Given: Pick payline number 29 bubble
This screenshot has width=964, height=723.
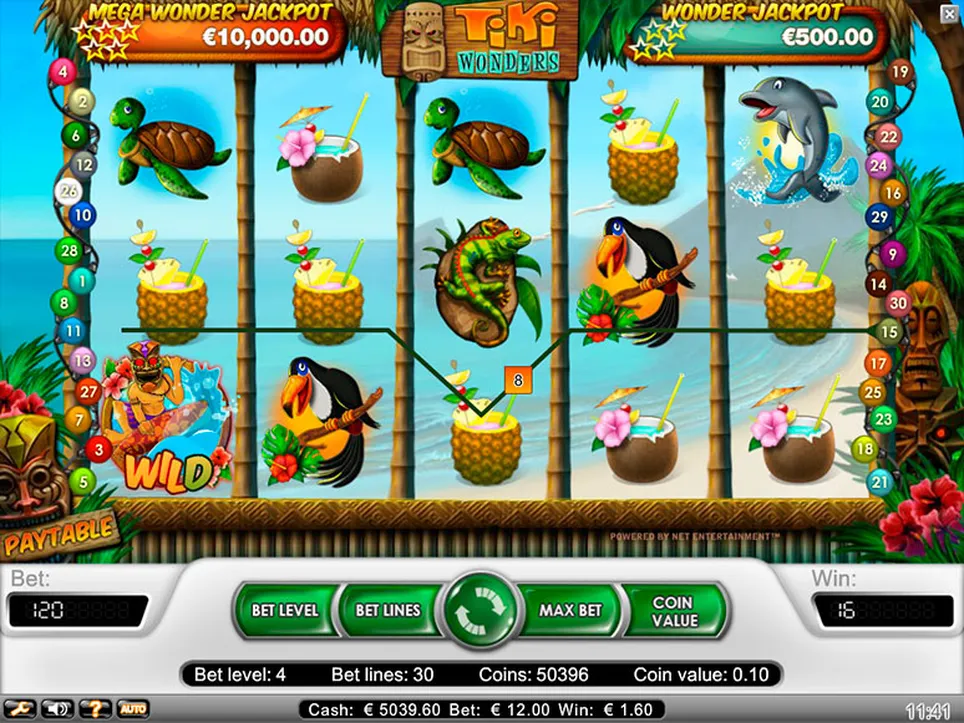Looking at the screenshot, I should [x=880, y=216].
